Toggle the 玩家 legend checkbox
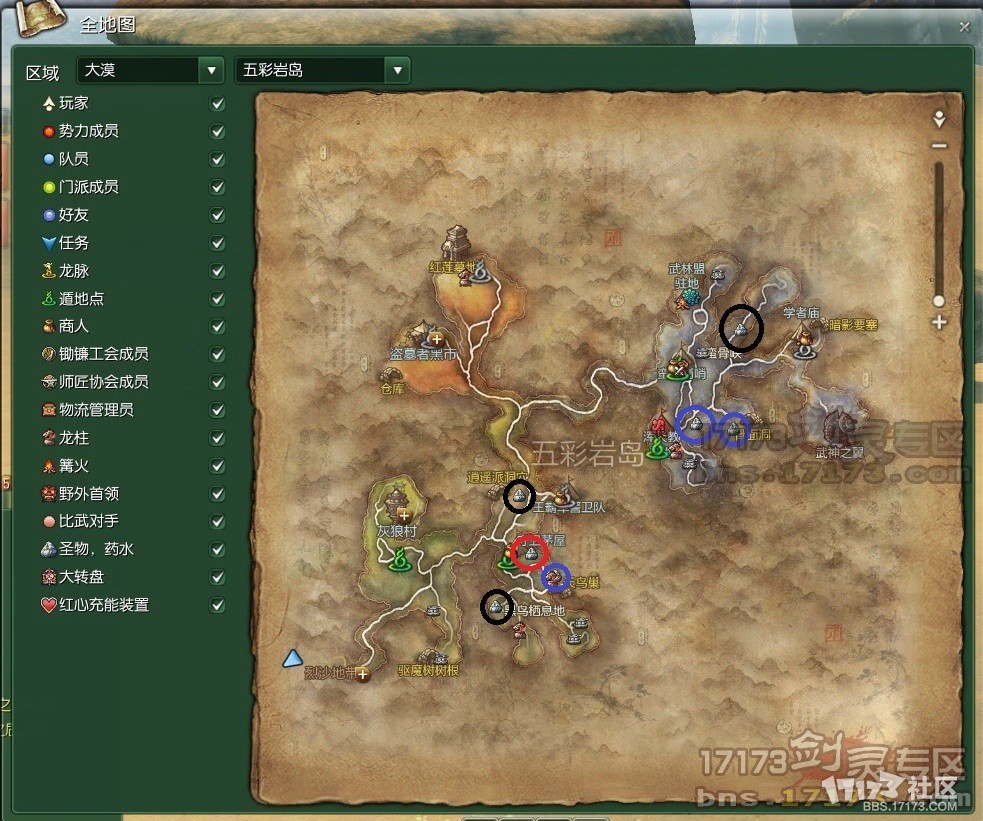 [x=218, y=103]
